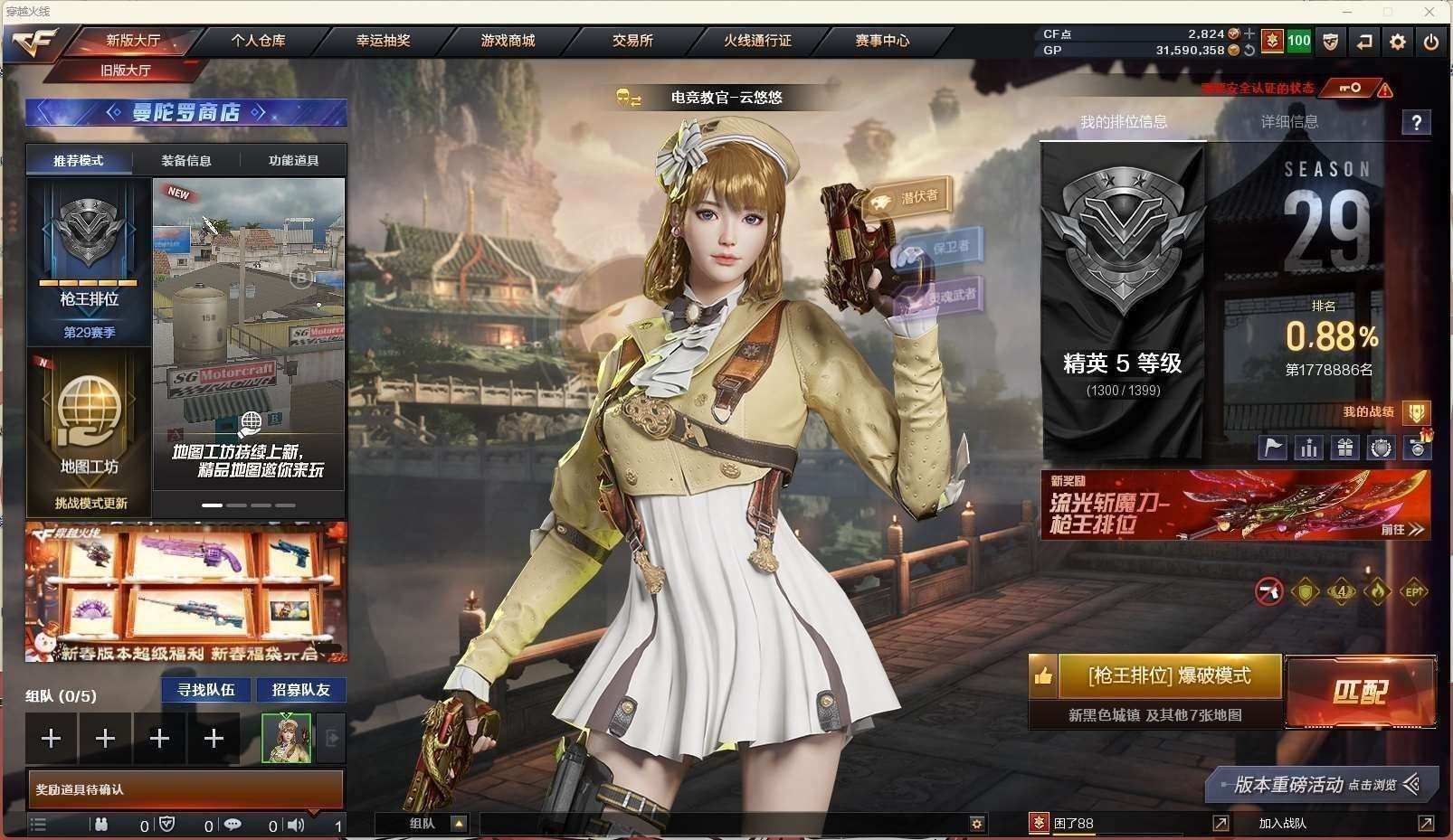Open the 详细信息 detailed info tab

pyautogui.click(x=1289, y=122)
